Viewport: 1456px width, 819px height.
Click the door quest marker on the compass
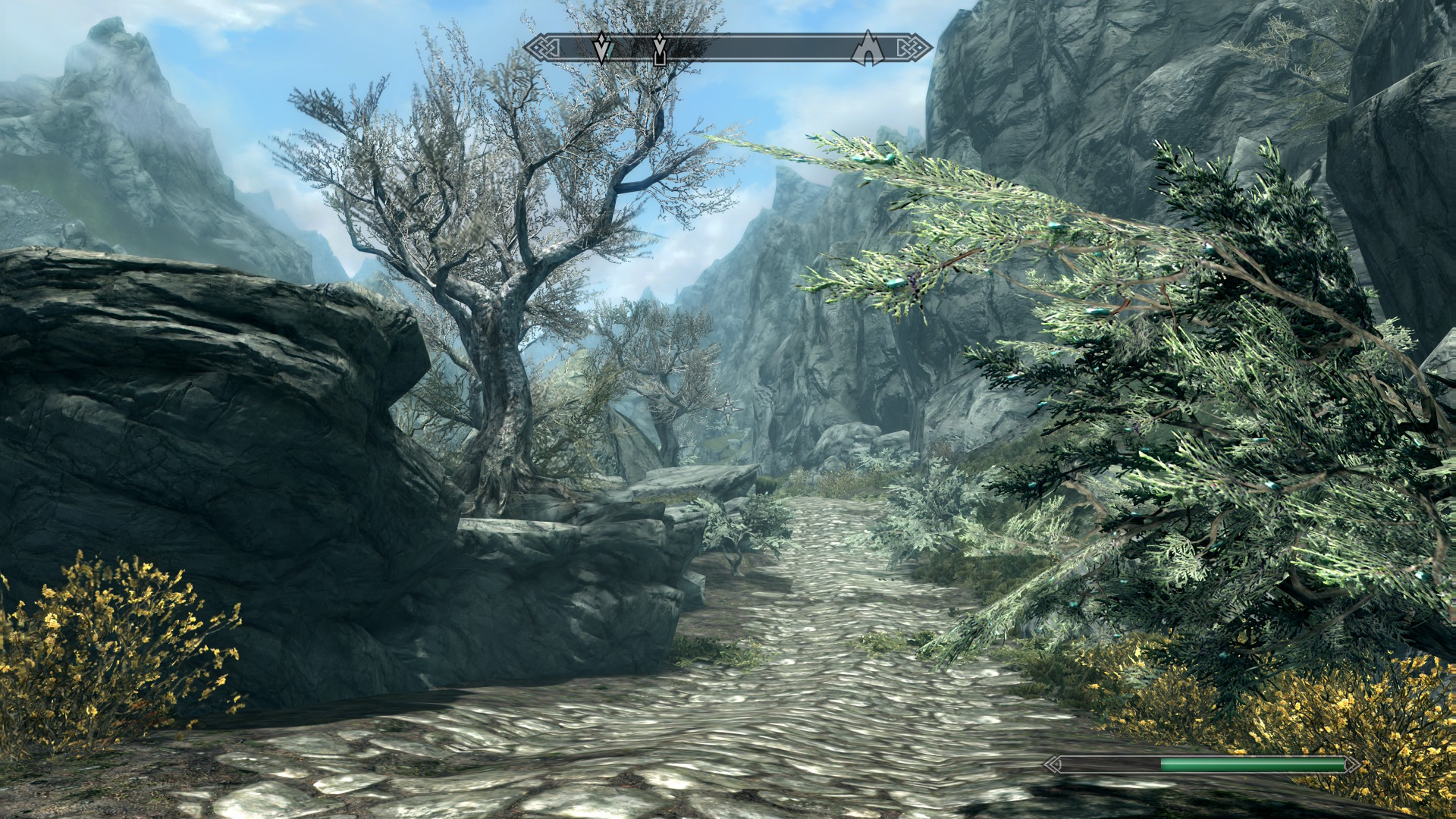click(x=660, y=49)
